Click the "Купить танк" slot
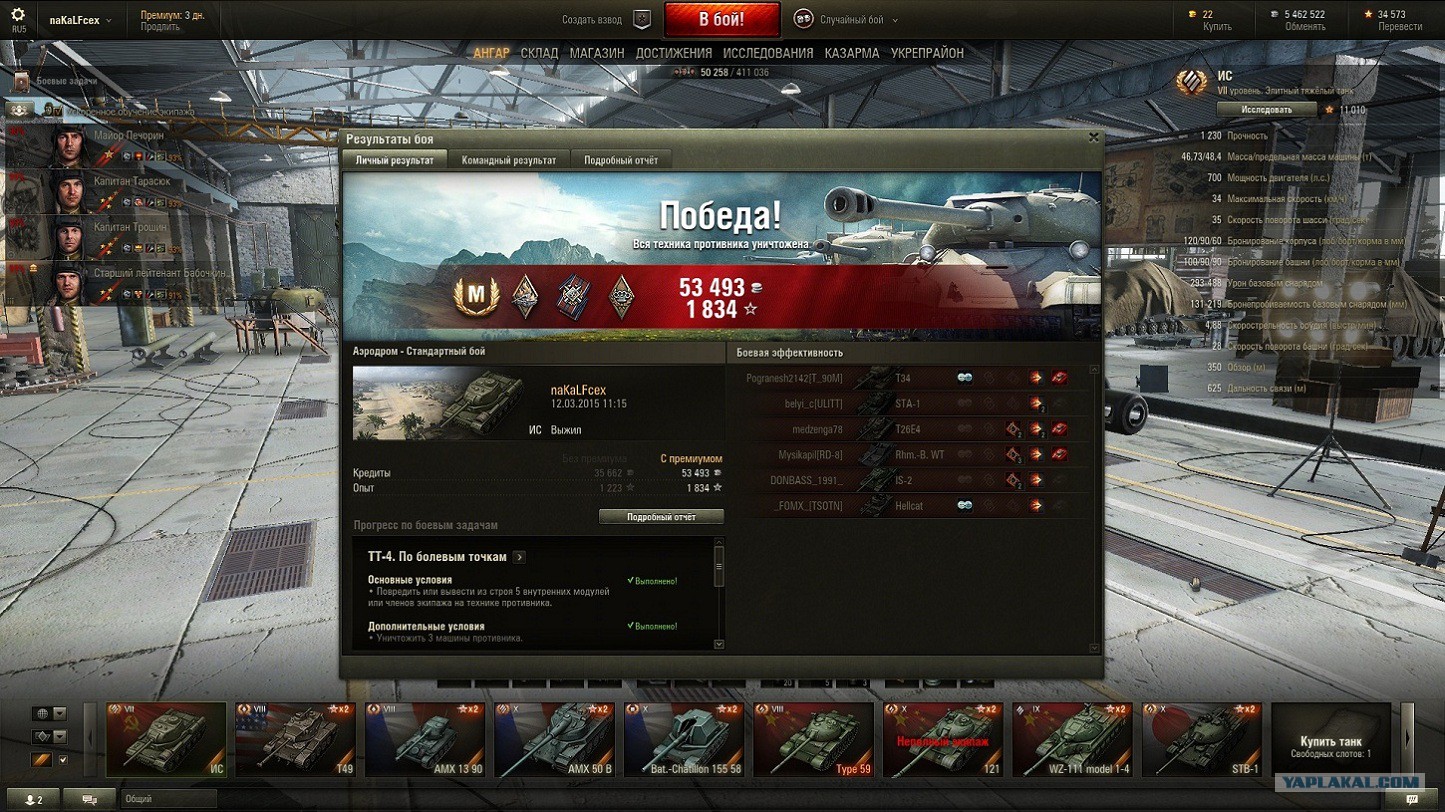This screenshot has height=812, width=1445. [x=1331, y=740]
